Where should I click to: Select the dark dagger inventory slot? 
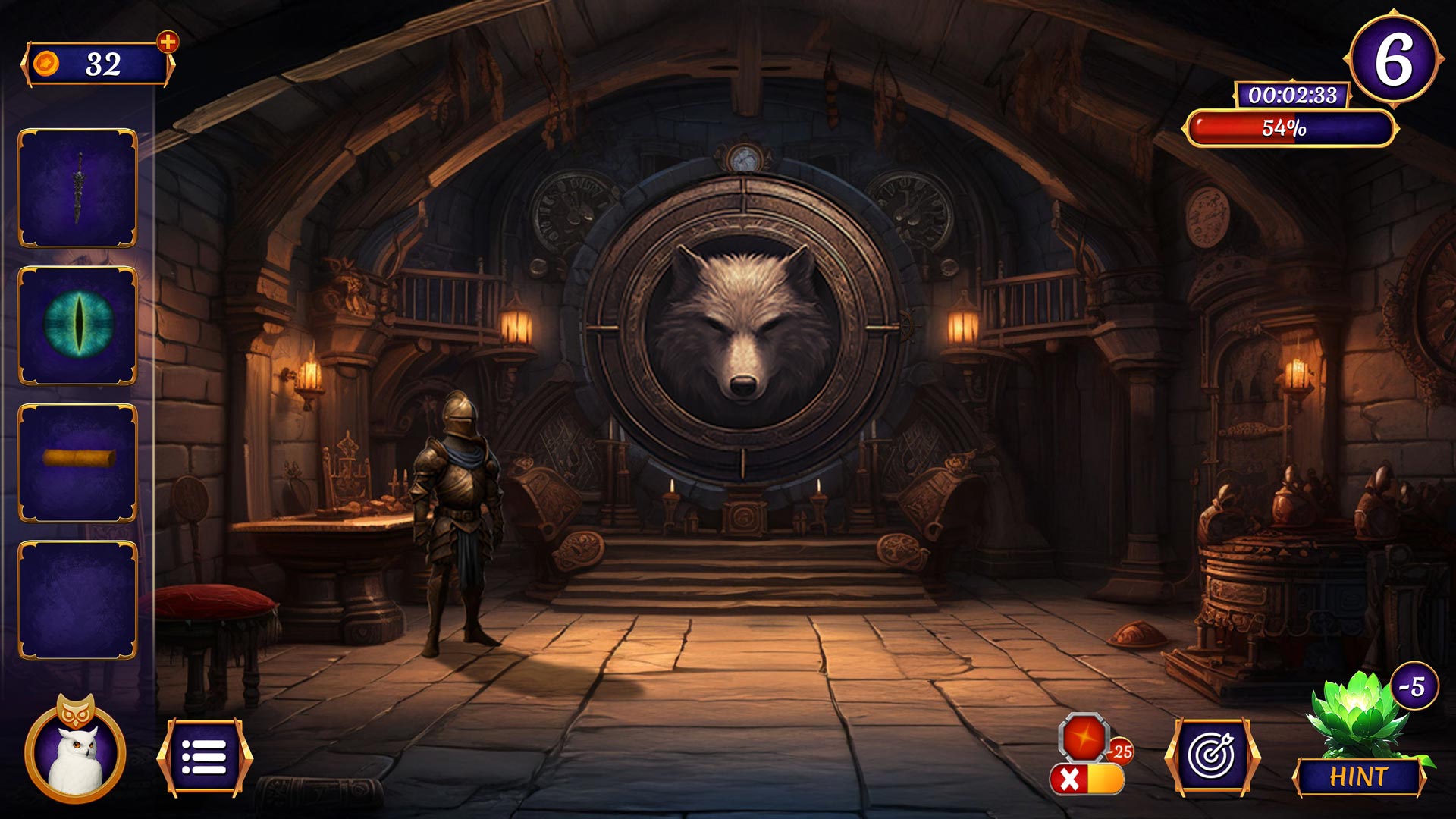coord(77,188)
